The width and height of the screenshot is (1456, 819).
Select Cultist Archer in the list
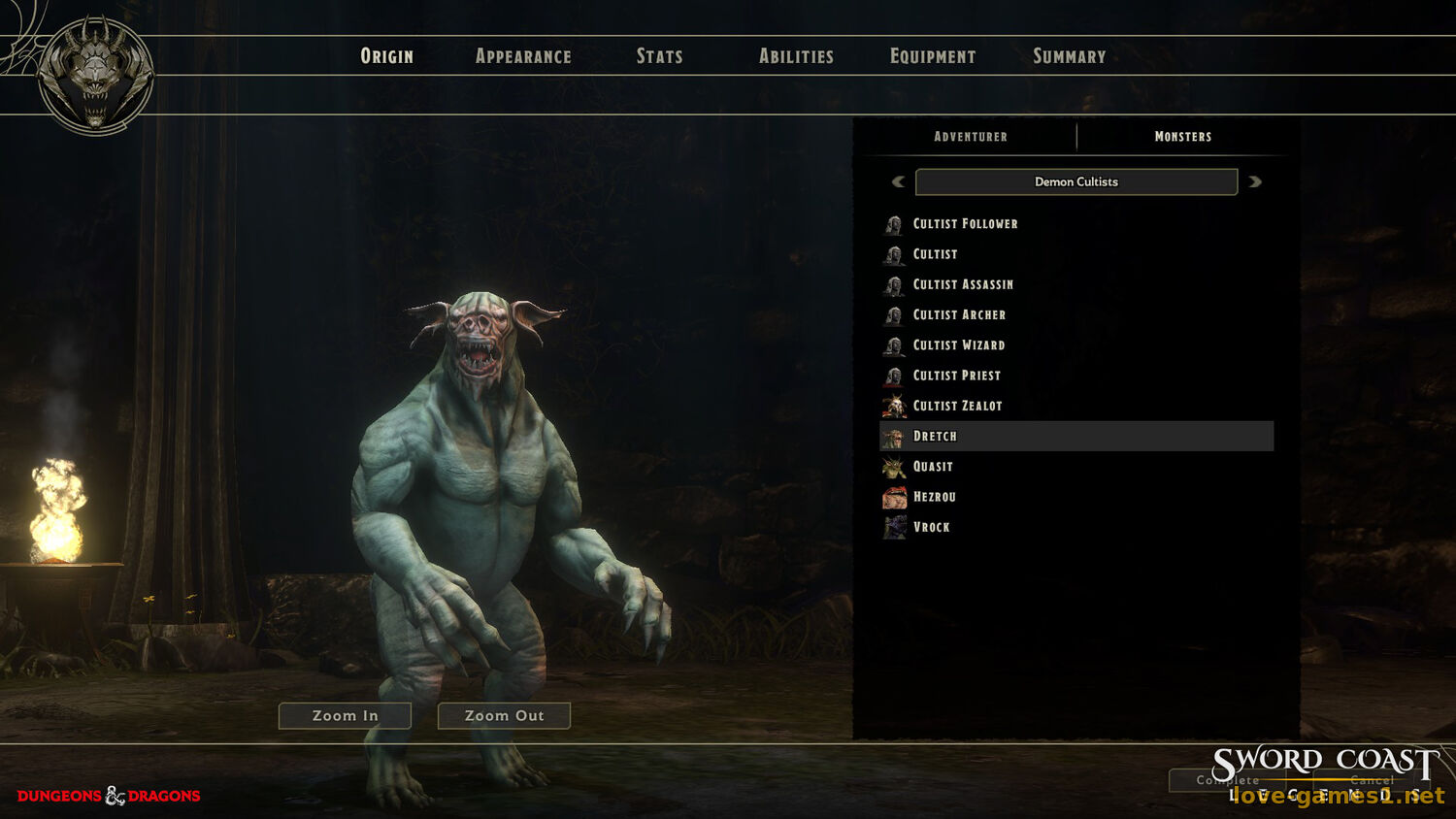point(959,315)
